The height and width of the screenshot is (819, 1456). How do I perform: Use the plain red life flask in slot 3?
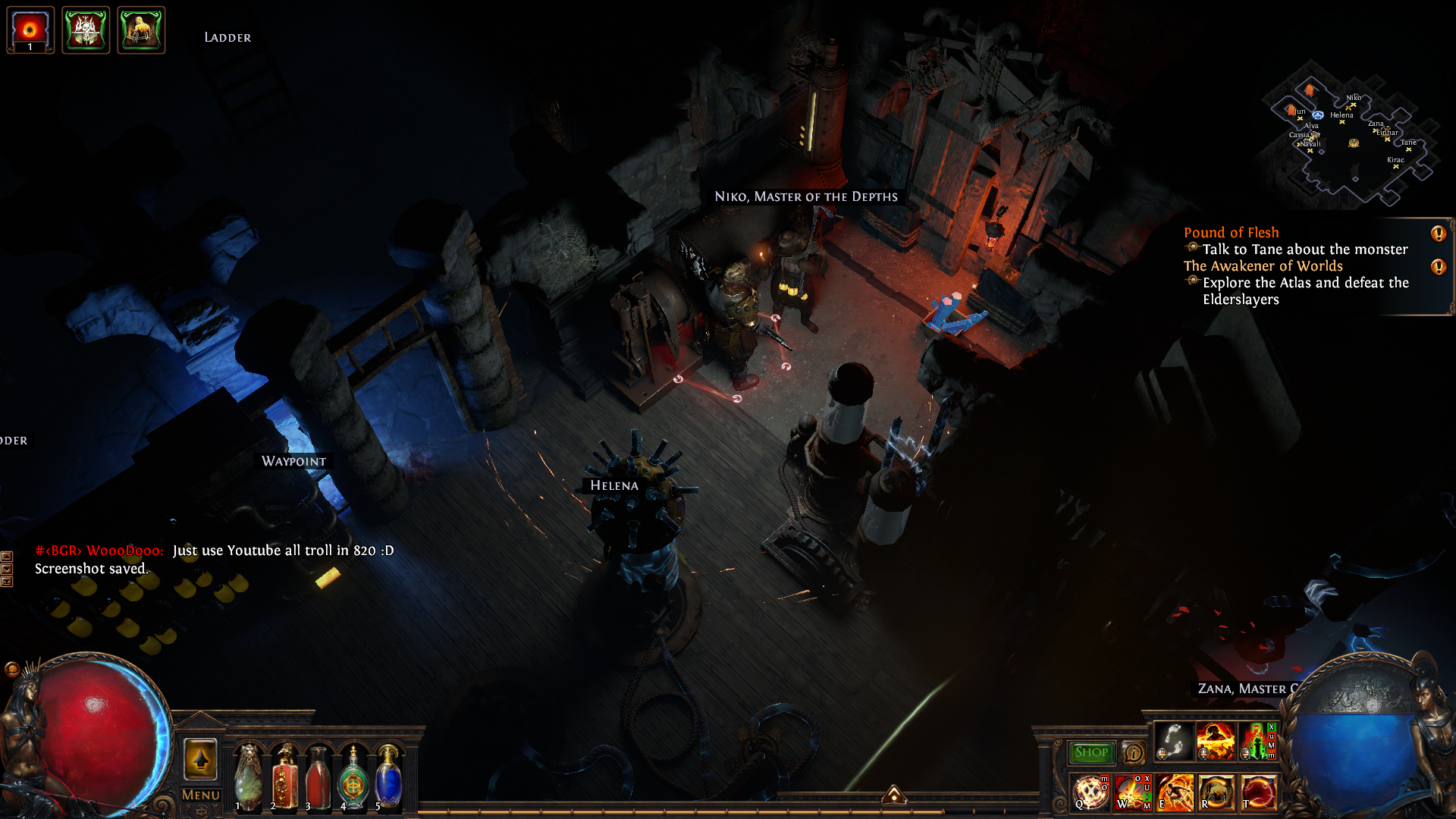click(318, 777)
